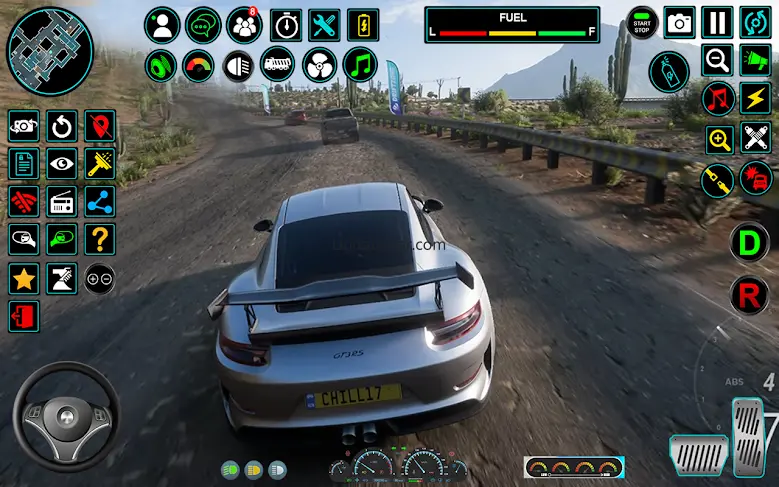Viewport: 779px width, 487px height.
Task: Open the wrench and screwdriver repair tools
Action: pyautogui.click(x=325, y=25)
